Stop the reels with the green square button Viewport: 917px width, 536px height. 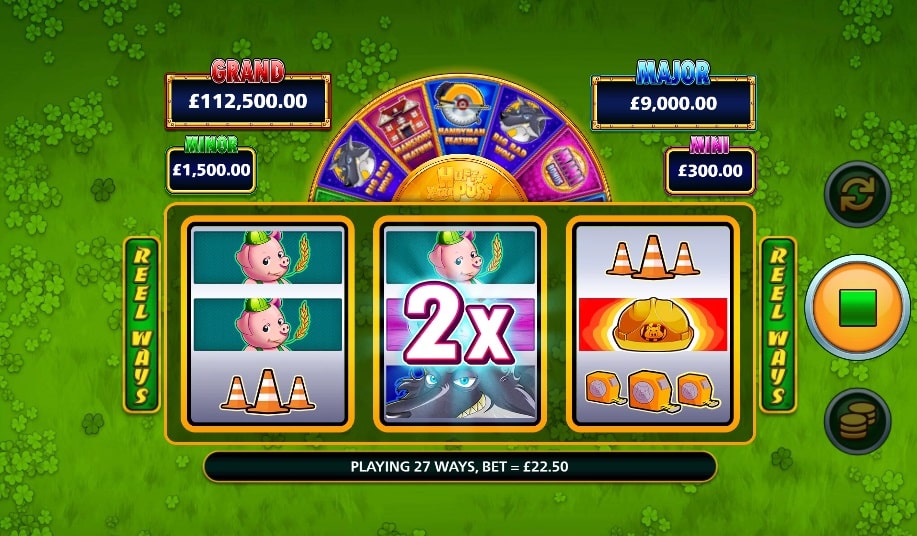click(857, 307)
